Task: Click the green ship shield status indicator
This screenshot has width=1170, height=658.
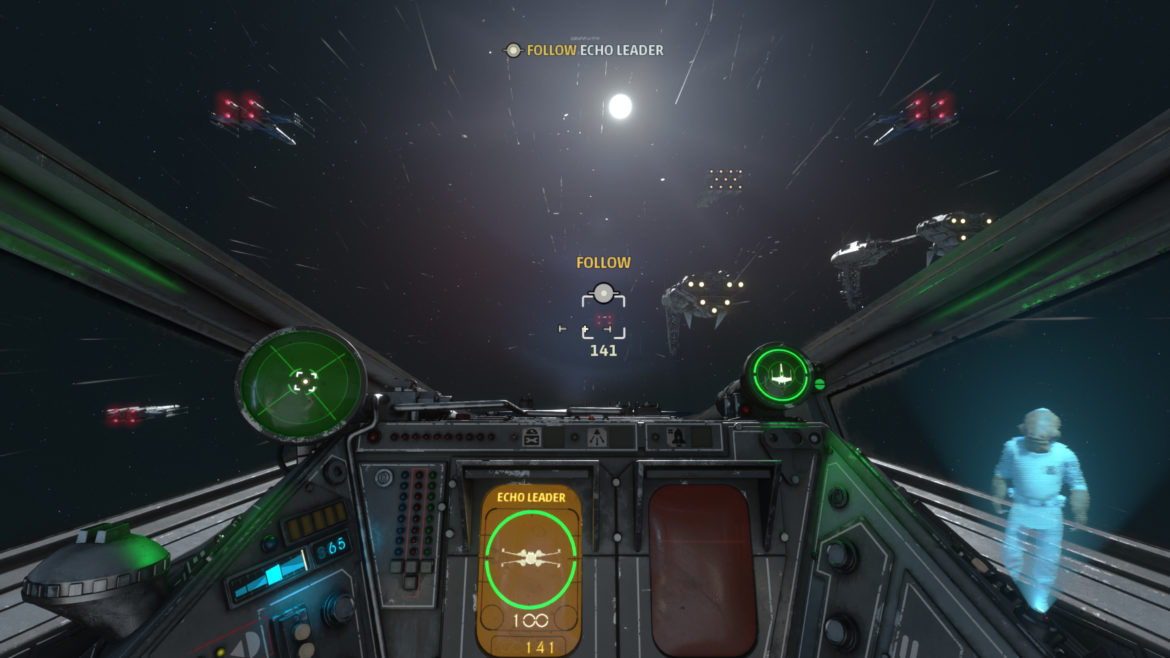Action: pos(780,375)
